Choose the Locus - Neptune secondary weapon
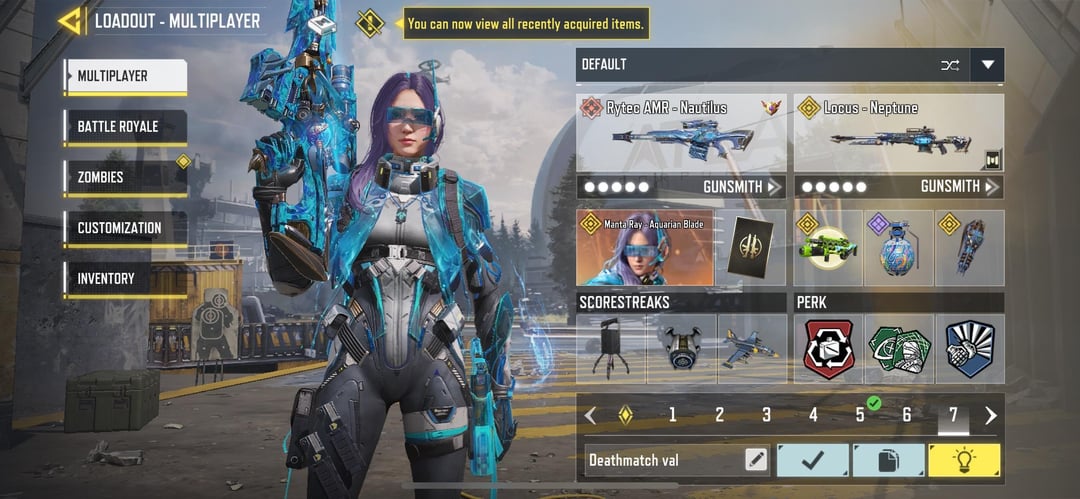This screenshot has width=1080, height=499. (x=898, y=134)
